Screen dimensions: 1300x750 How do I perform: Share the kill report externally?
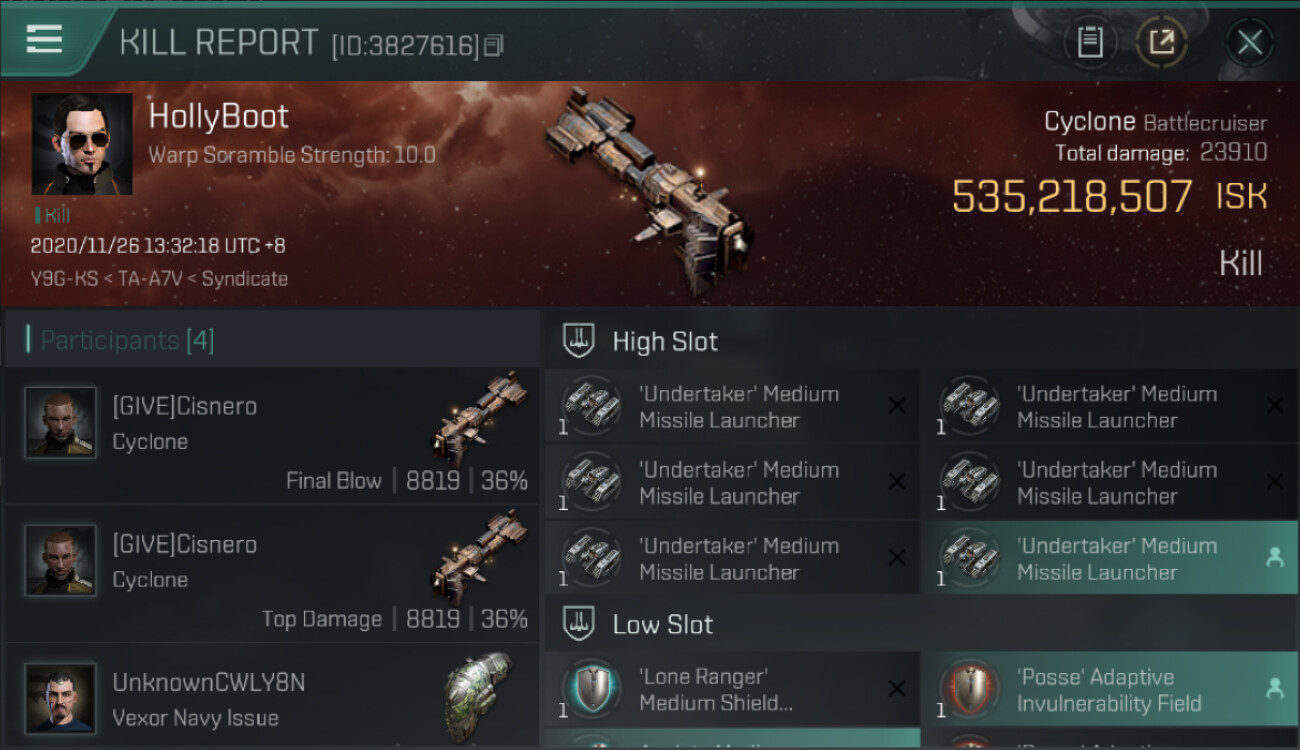coord(1161,43)
